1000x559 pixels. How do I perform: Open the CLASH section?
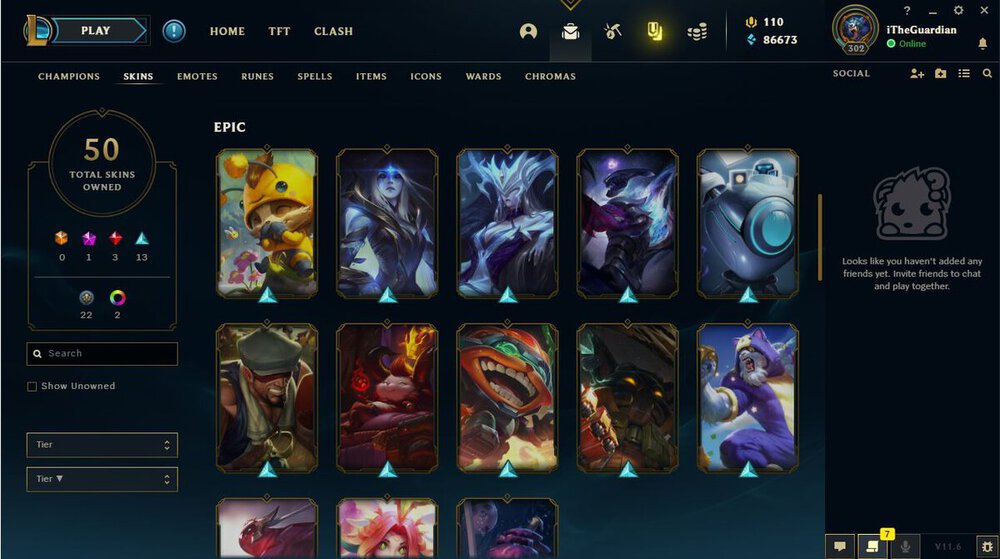(x=333, y=31)
